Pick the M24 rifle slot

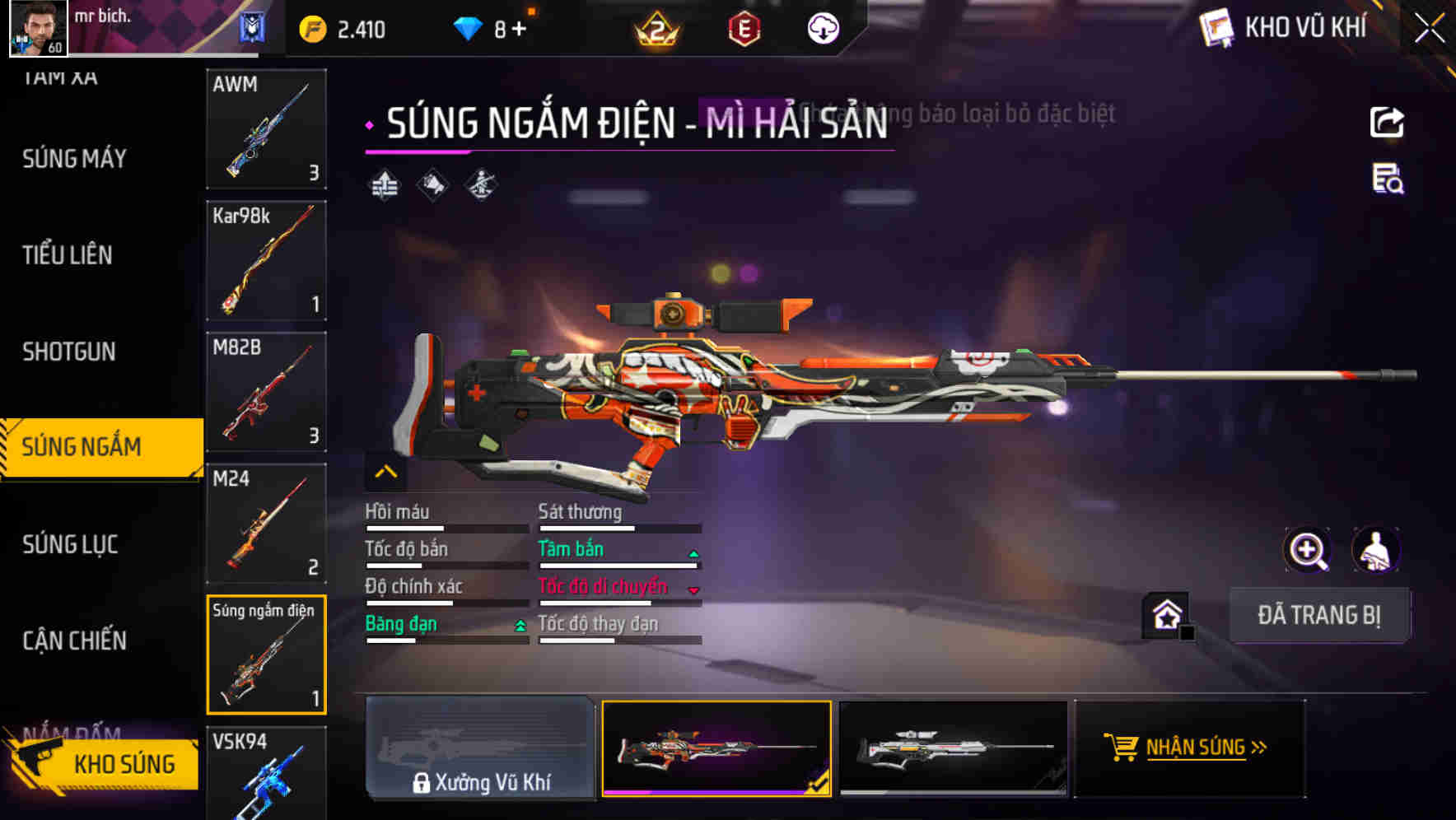(x=266, y=523)
